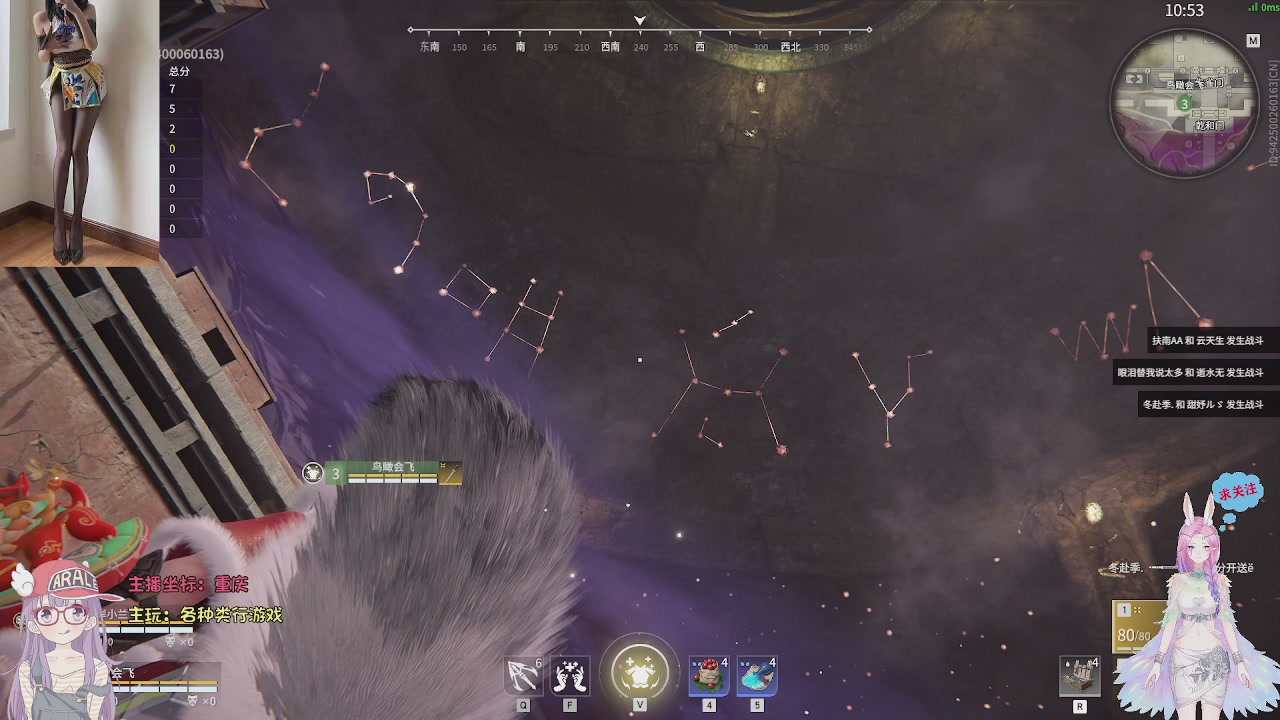The height and width of the screenshot is (720, 1280).
Task: Use the blue armor powder consumable
Action: pyautogui.click(x=757, y=675)
